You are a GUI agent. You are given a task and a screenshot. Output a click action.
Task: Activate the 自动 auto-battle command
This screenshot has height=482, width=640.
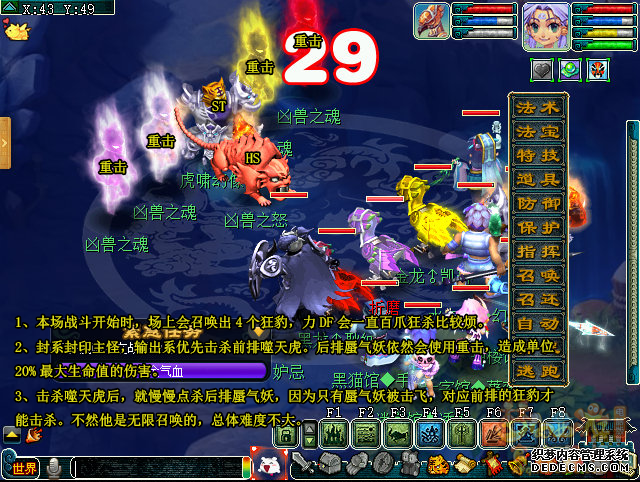(539, 324)
